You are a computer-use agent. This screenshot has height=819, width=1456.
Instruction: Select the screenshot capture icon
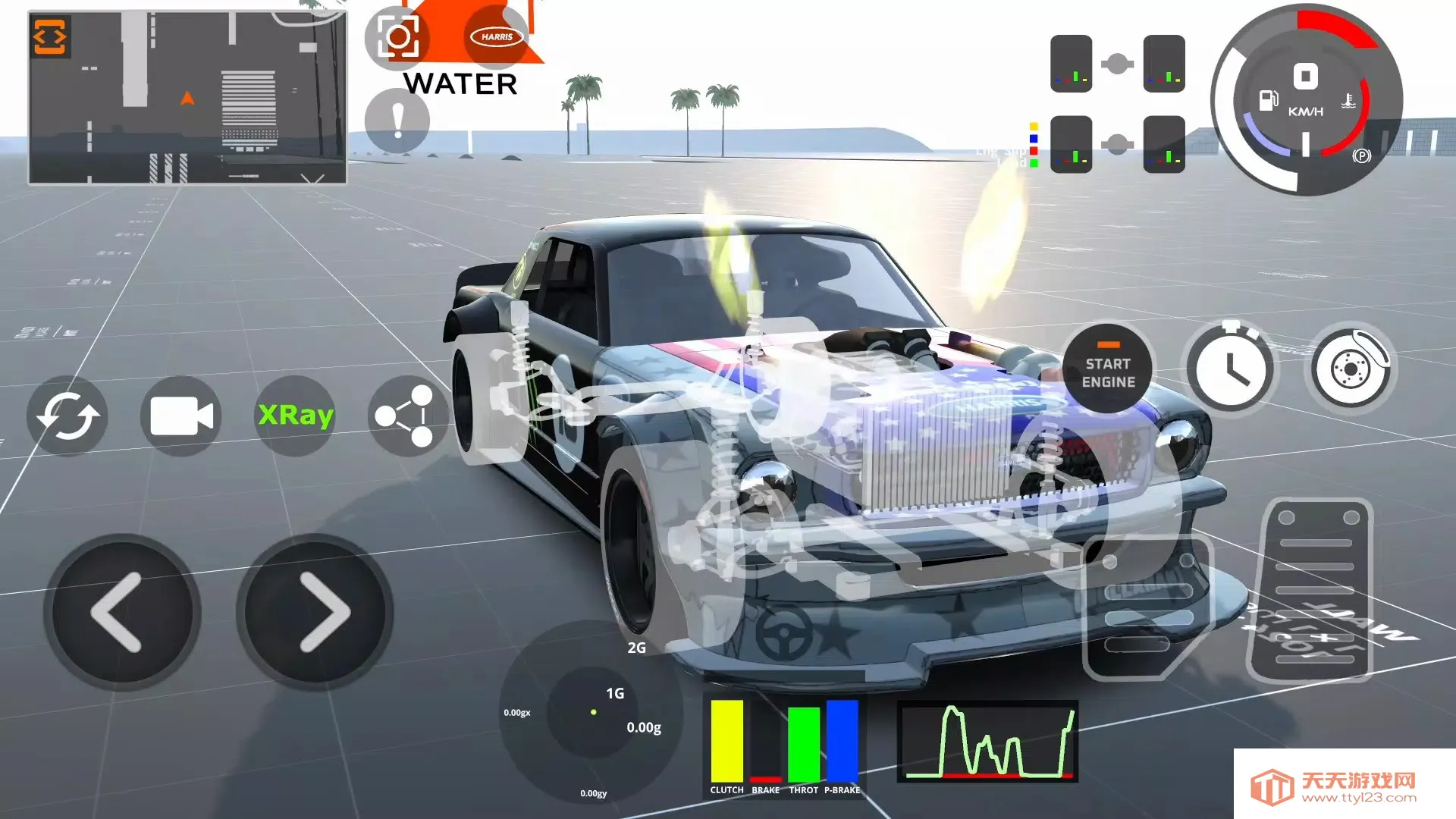(400, 39)
